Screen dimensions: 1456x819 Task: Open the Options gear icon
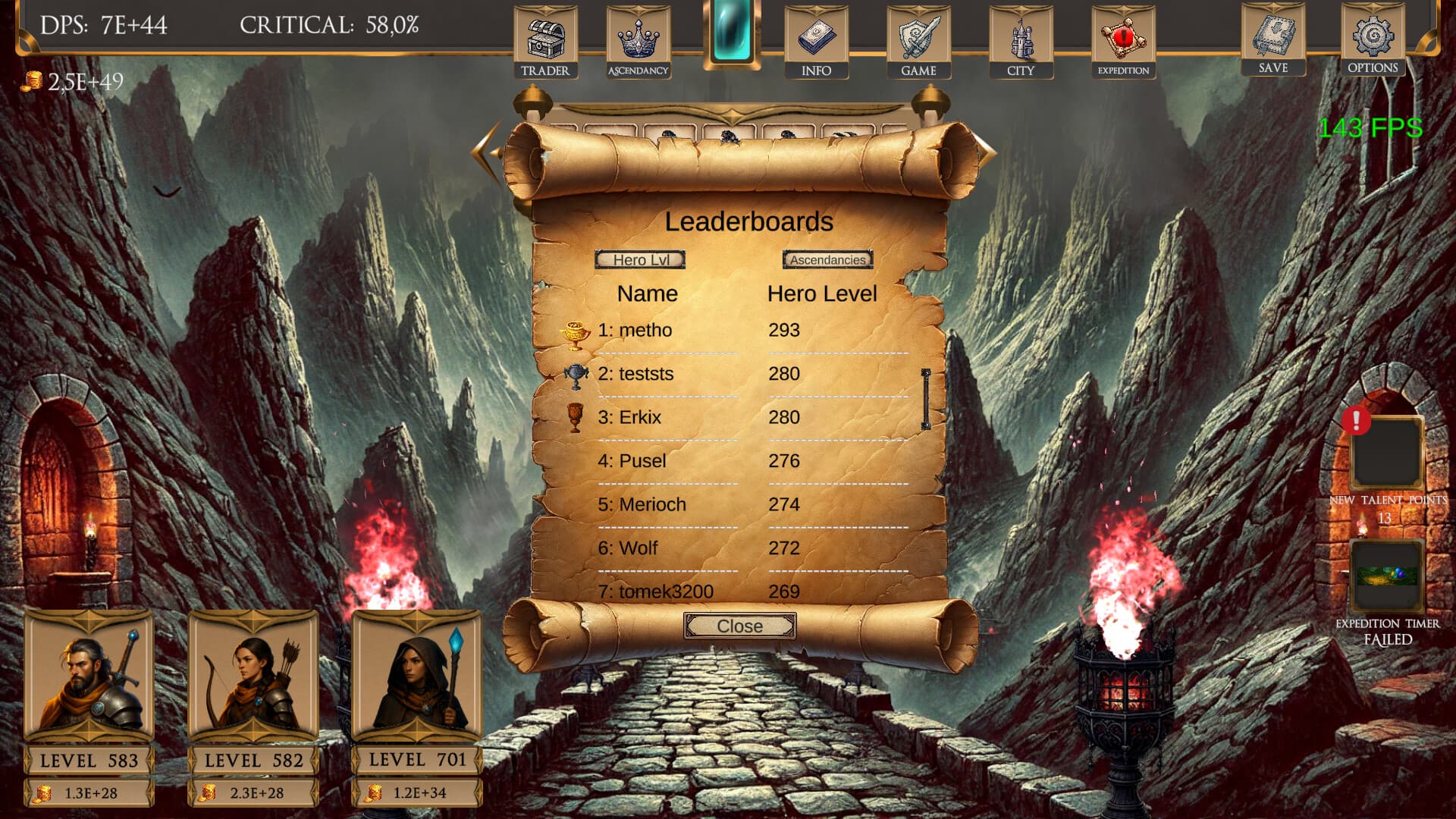(1373, 36)
